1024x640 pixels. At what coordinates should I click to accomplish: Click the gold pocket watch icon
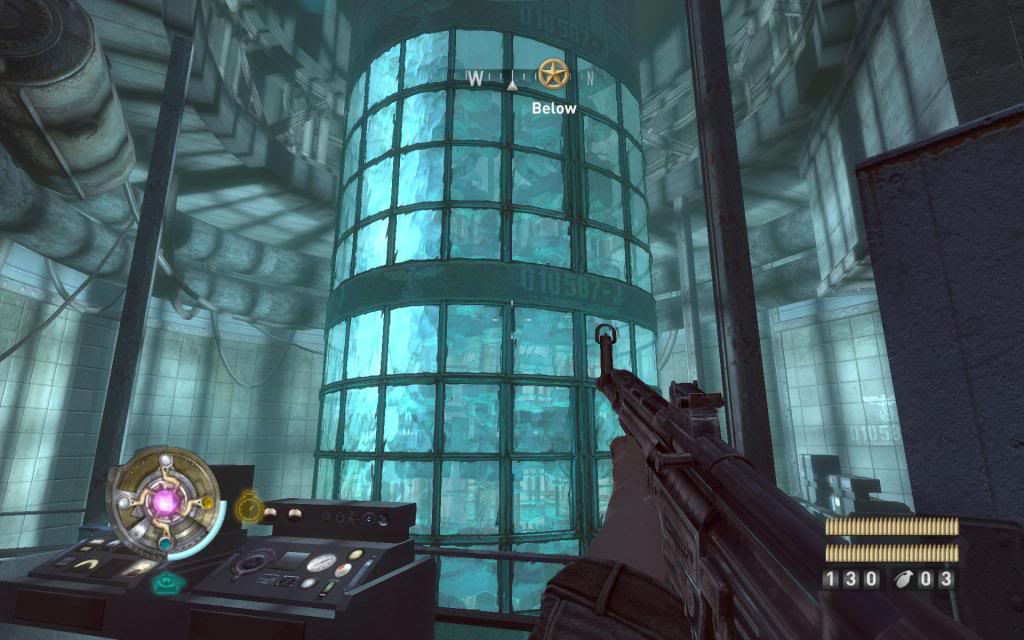pos(248,509)
